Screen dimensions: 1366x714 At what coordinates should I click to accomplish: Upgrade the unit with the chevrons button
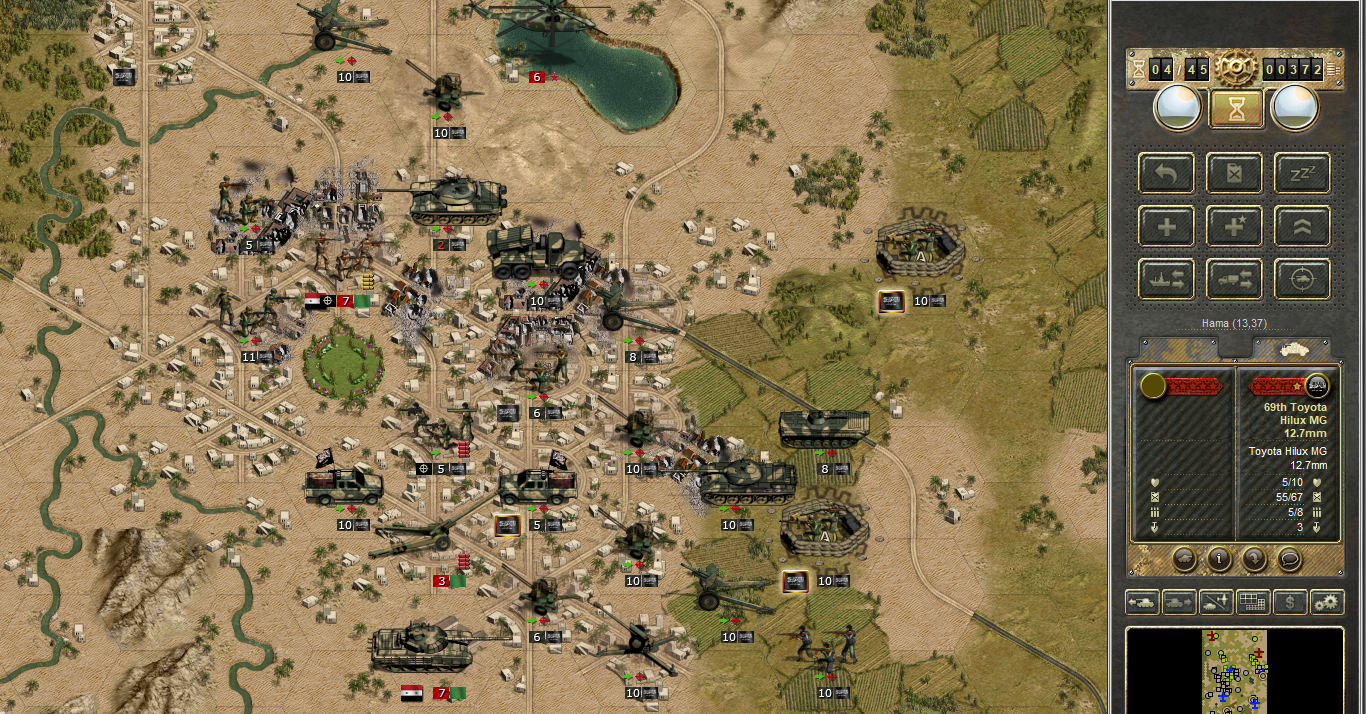(x=1302, y=226)
